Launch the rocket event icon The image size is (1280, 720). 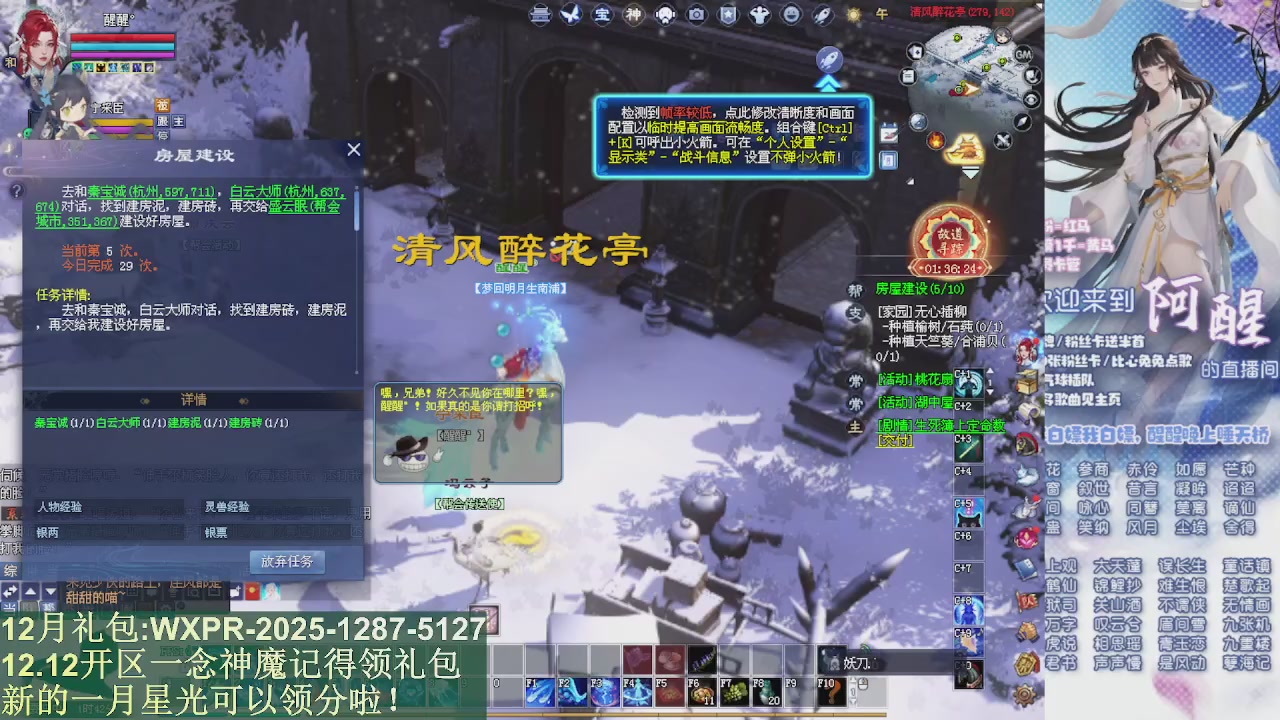(x=821, y=15)
